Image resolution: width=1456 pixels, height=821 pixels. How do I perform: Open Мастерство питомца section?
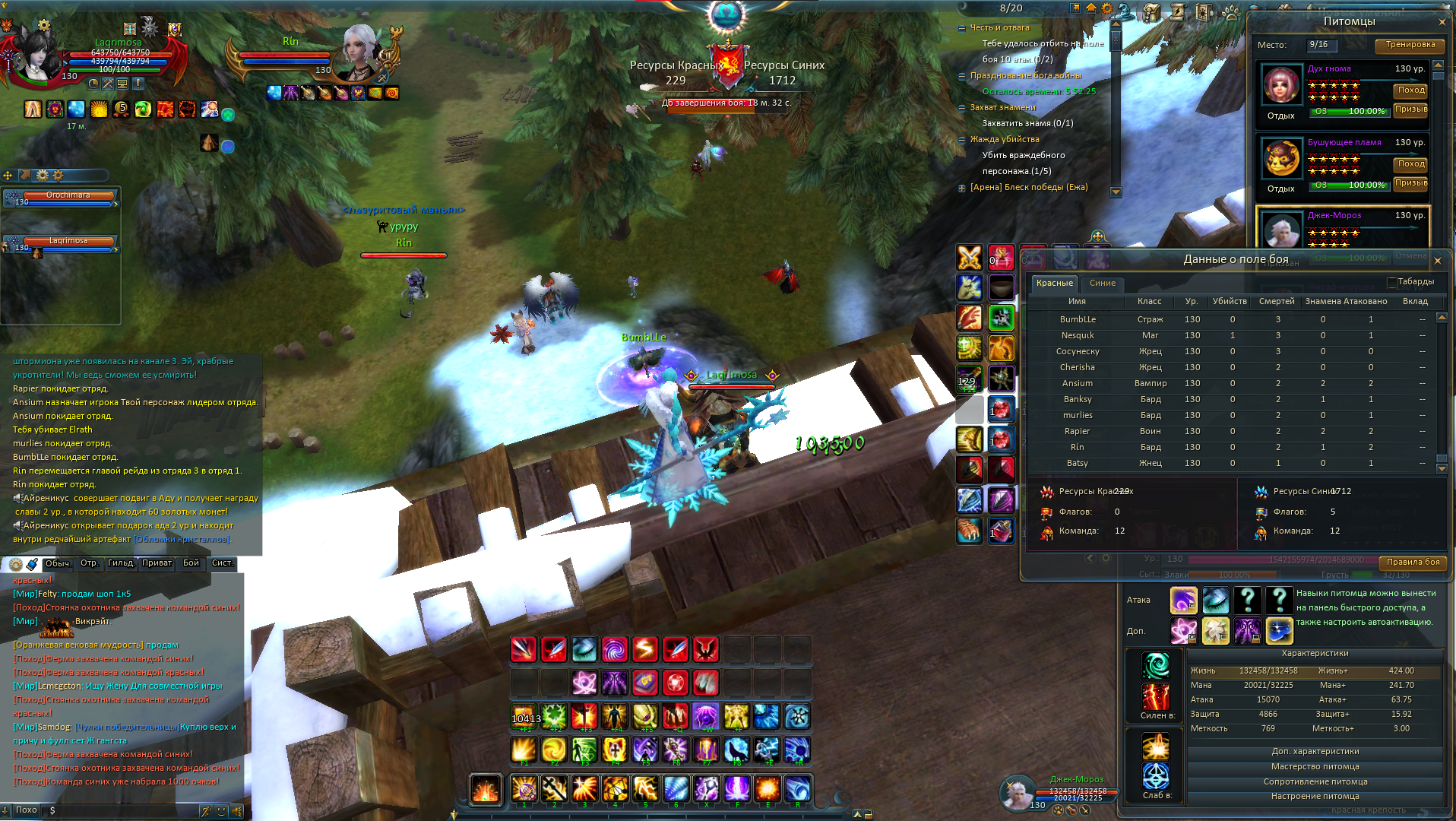[x=1315, y=767]
